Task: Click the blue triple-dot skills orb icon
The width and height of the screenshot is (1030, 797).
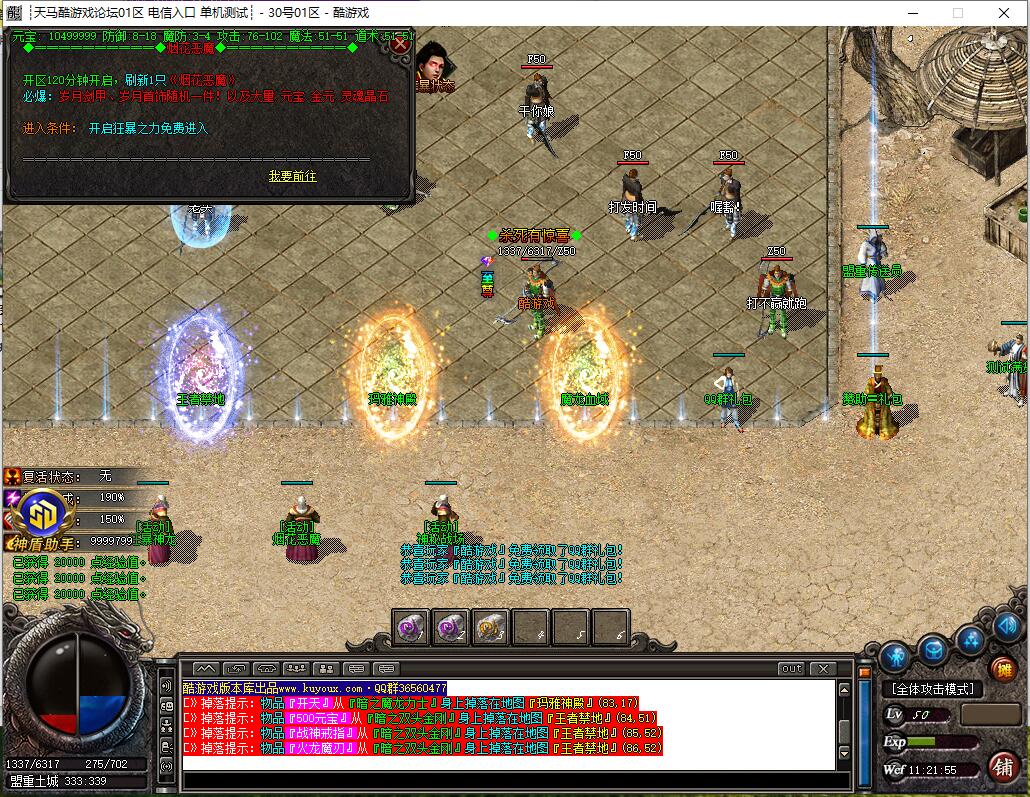Action: pyautogui.click(x=970, y=640)
